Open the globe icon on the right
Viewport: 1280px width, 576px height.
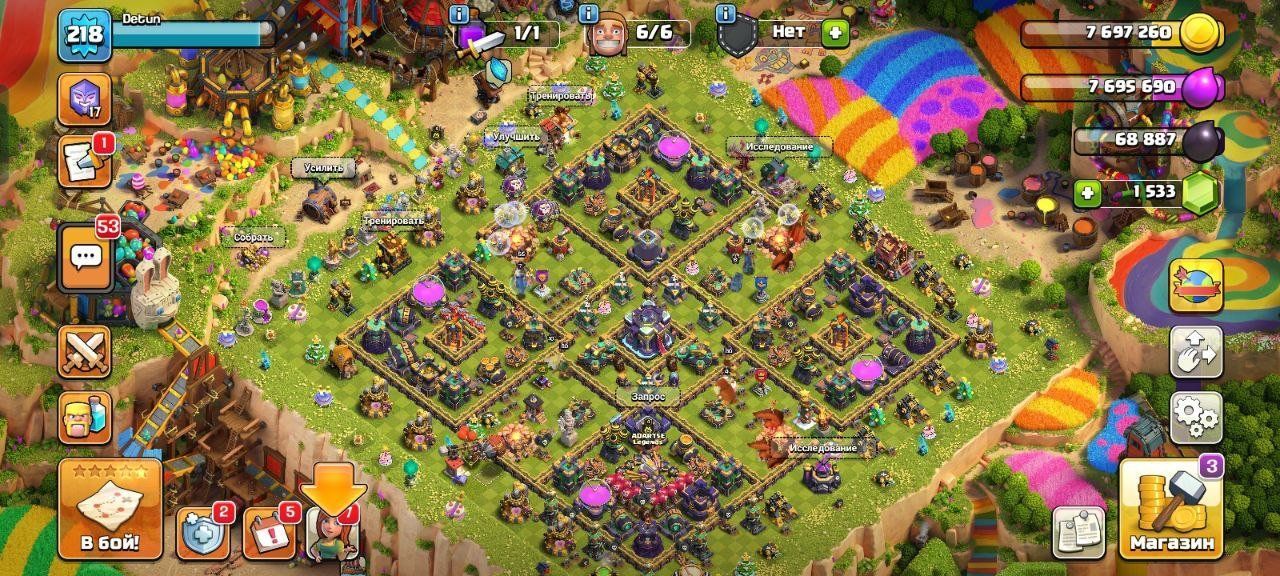point(1196,287)
